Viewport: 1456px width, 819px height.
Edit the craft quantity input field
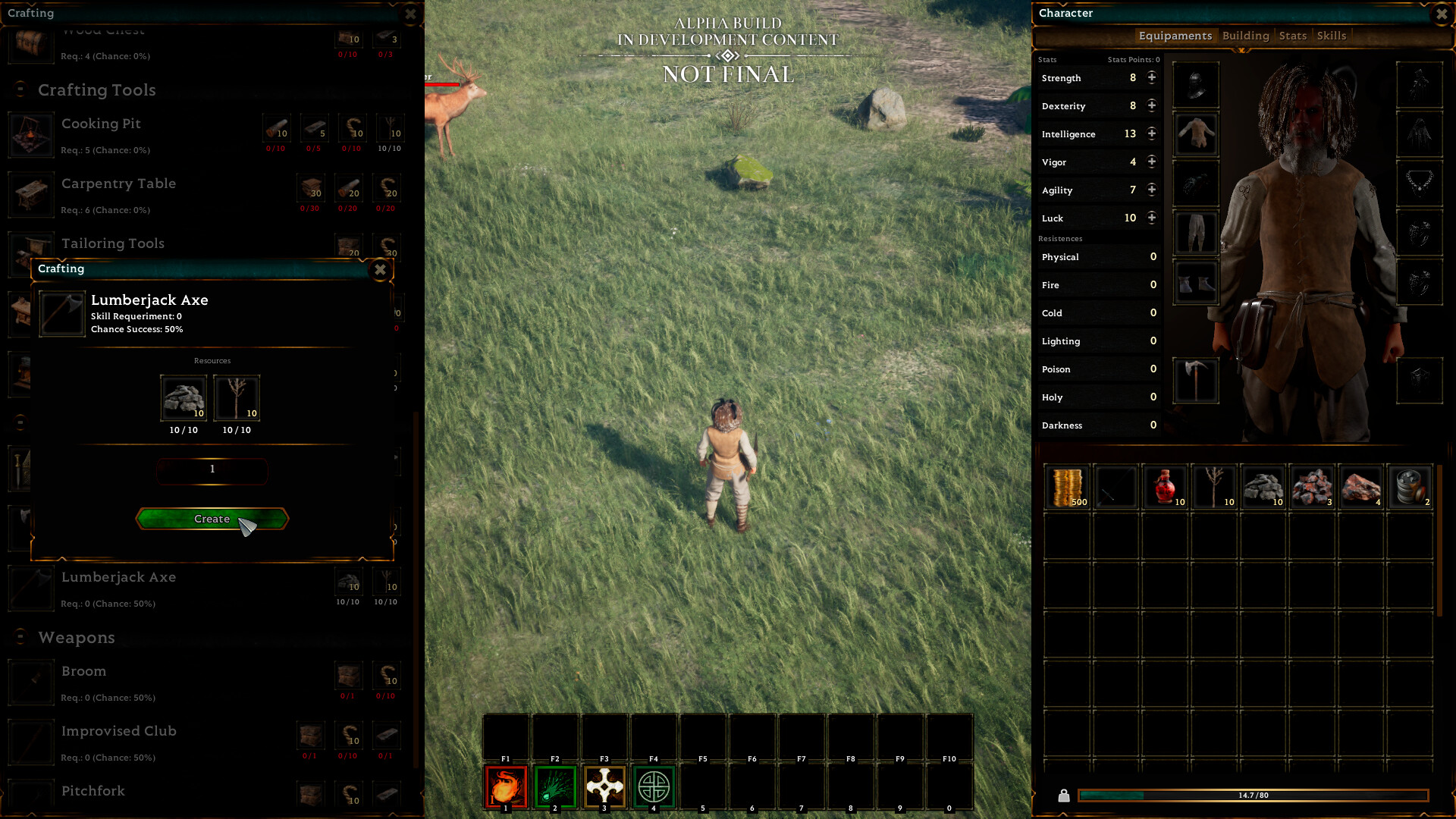point(212,470)
